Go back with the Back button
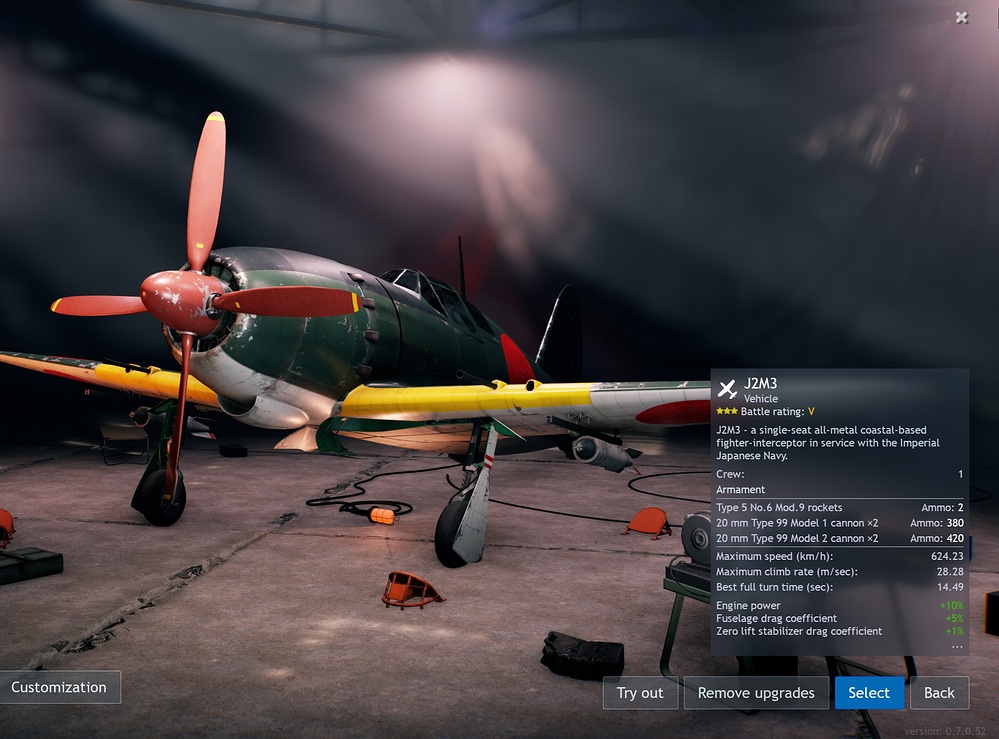This screenshot has height=739, width=999. click(x=939, y=693)
